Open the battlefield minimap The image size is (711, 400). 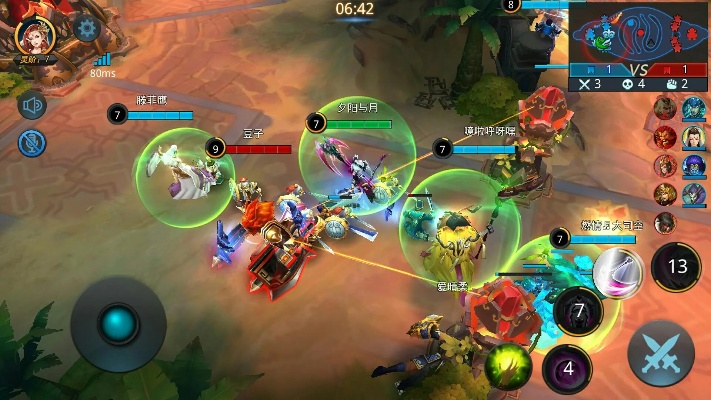coord(640,33)
